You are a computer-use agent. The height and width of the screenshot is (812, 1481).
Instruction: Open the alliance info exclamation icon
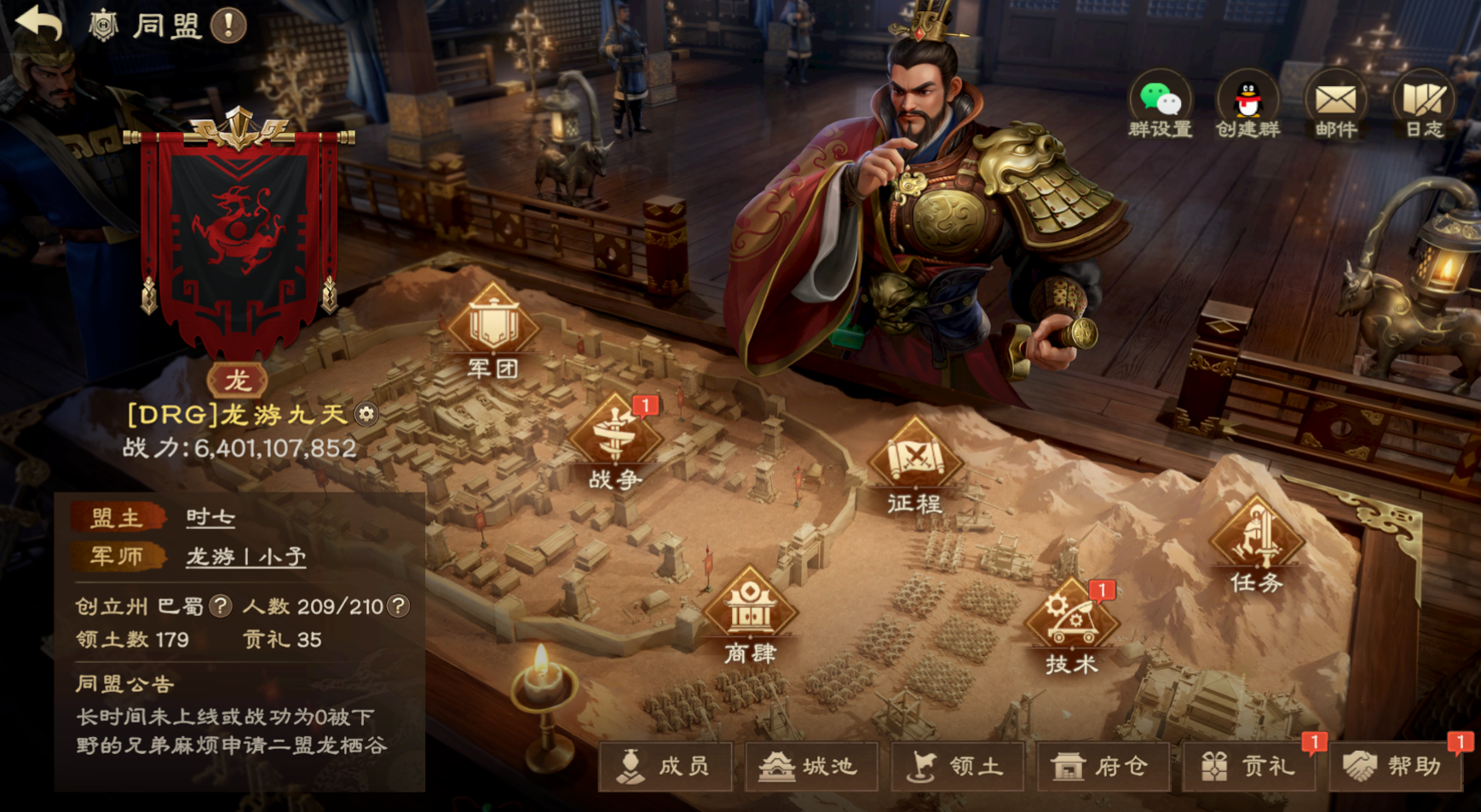pyautogui.click(x=228, y=26)
